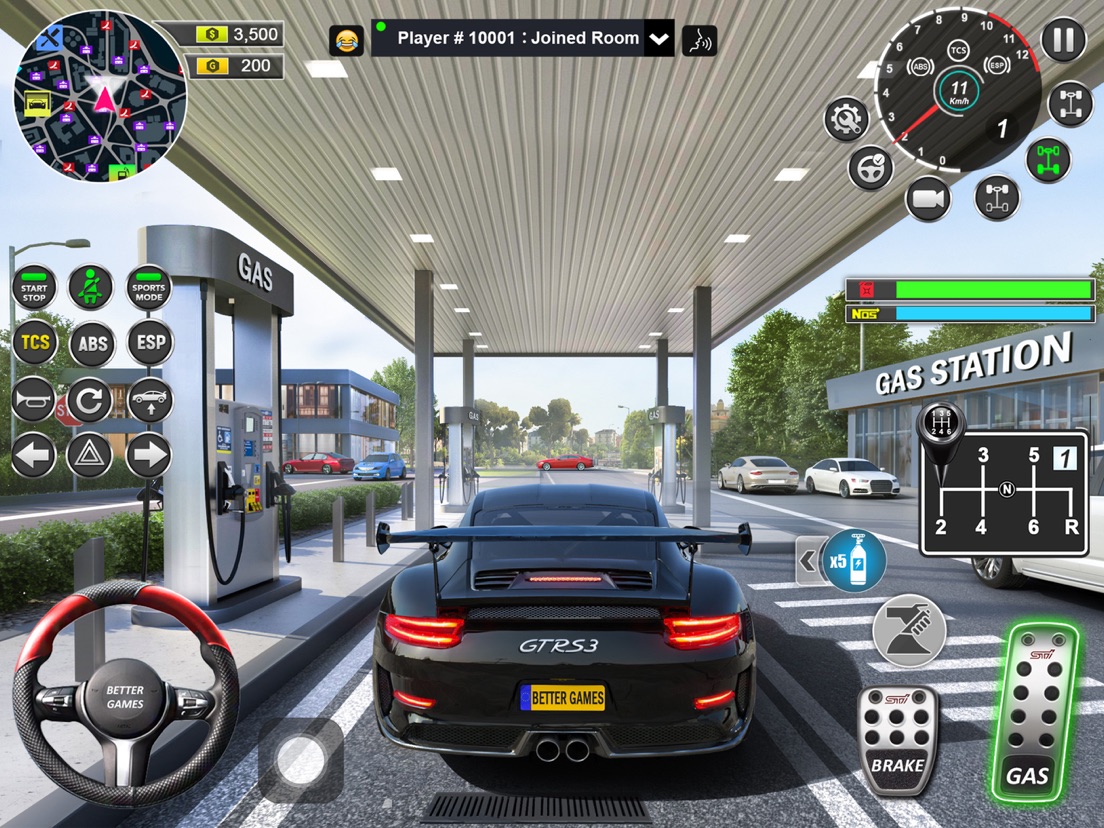This screenshot has height=828, width=1104.
Task: Tap the circular arrow reset button
Action: pos(90,401)
